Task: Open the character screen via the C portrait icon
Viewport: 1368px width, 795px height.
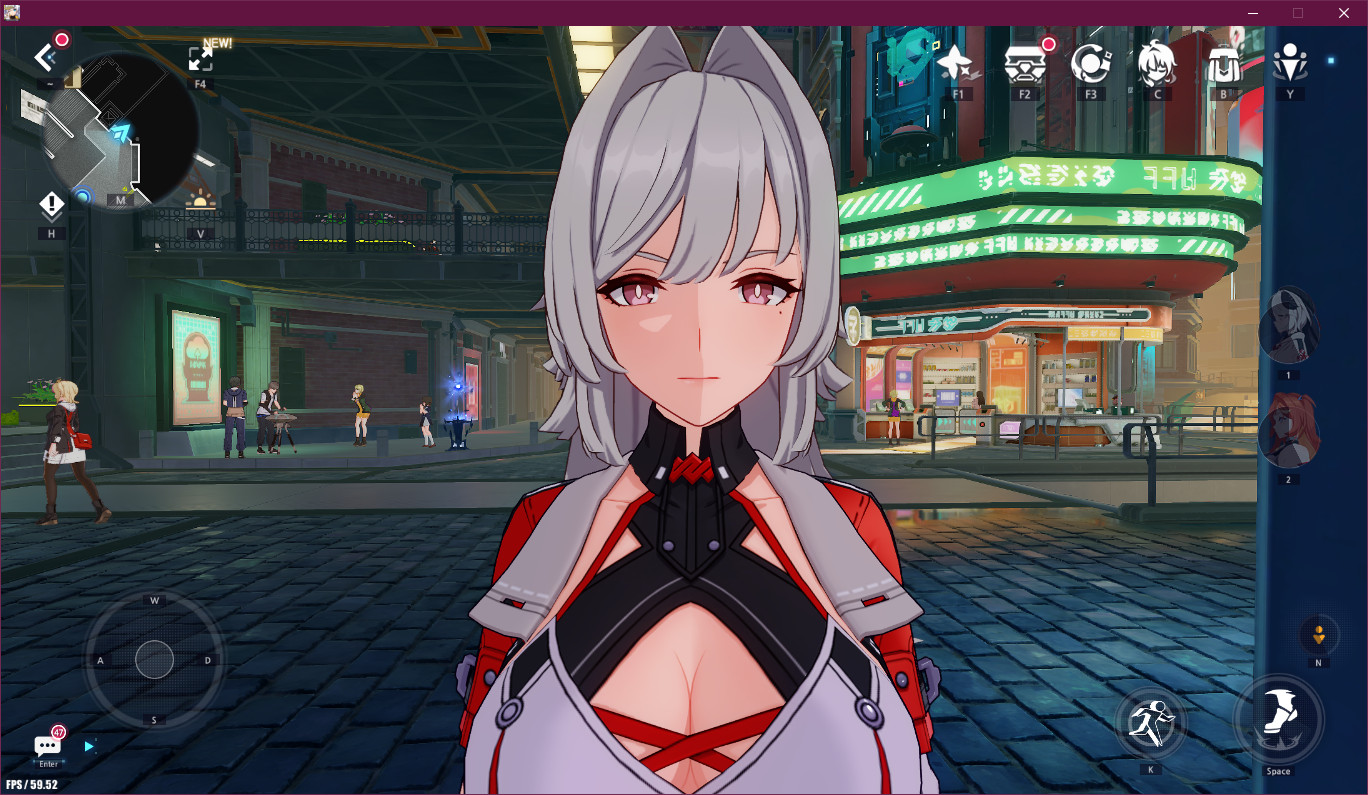Action: (1156, 60)
